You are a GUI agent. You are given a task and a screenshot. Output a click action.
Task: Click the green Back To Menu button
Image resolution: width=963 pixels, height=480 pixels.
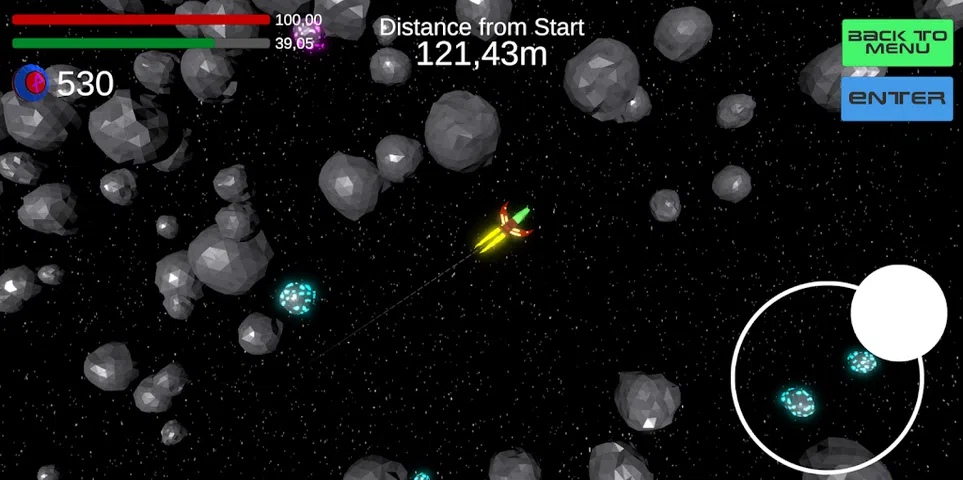click(897, 43)
